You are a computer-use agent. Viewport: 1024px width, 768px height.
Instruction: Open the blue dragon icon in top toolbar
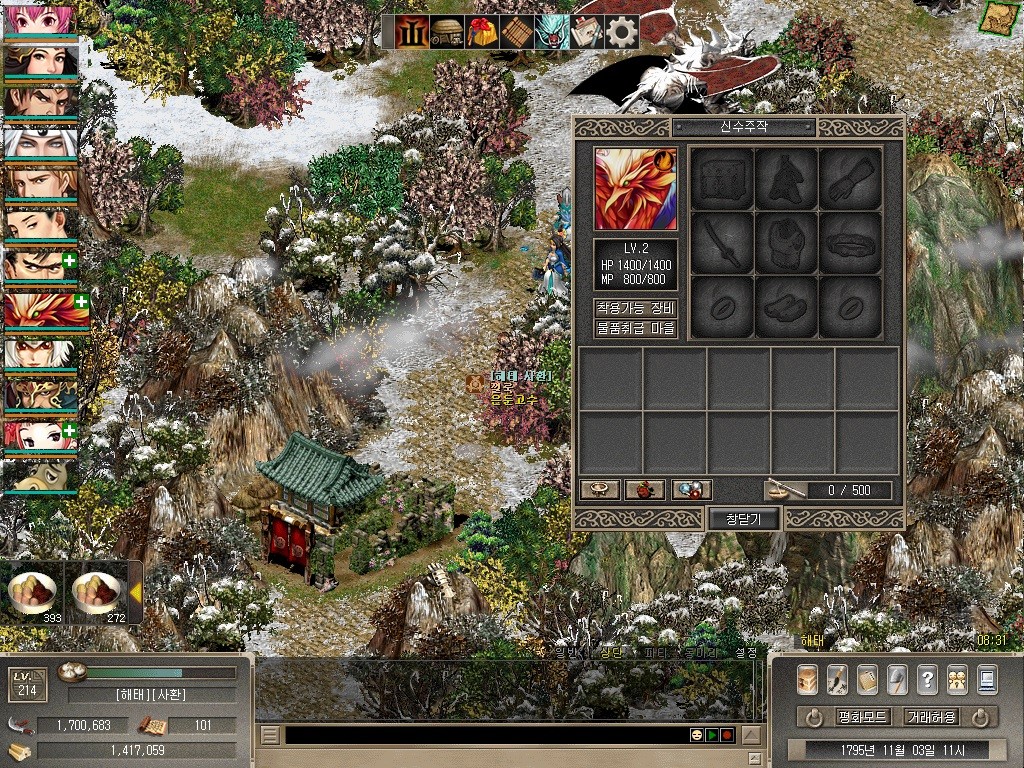coord(551,33)
